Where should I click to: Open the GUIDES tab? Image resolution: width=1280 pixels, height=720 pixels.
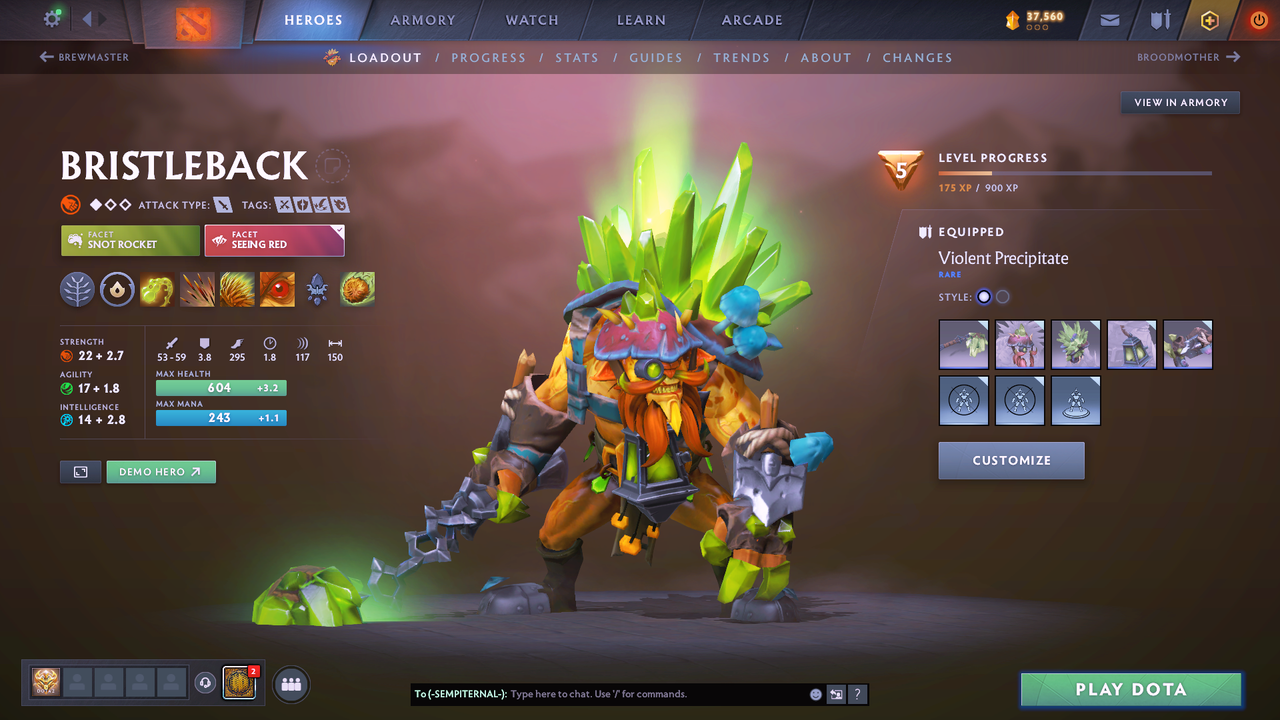[x=656, y=57]
